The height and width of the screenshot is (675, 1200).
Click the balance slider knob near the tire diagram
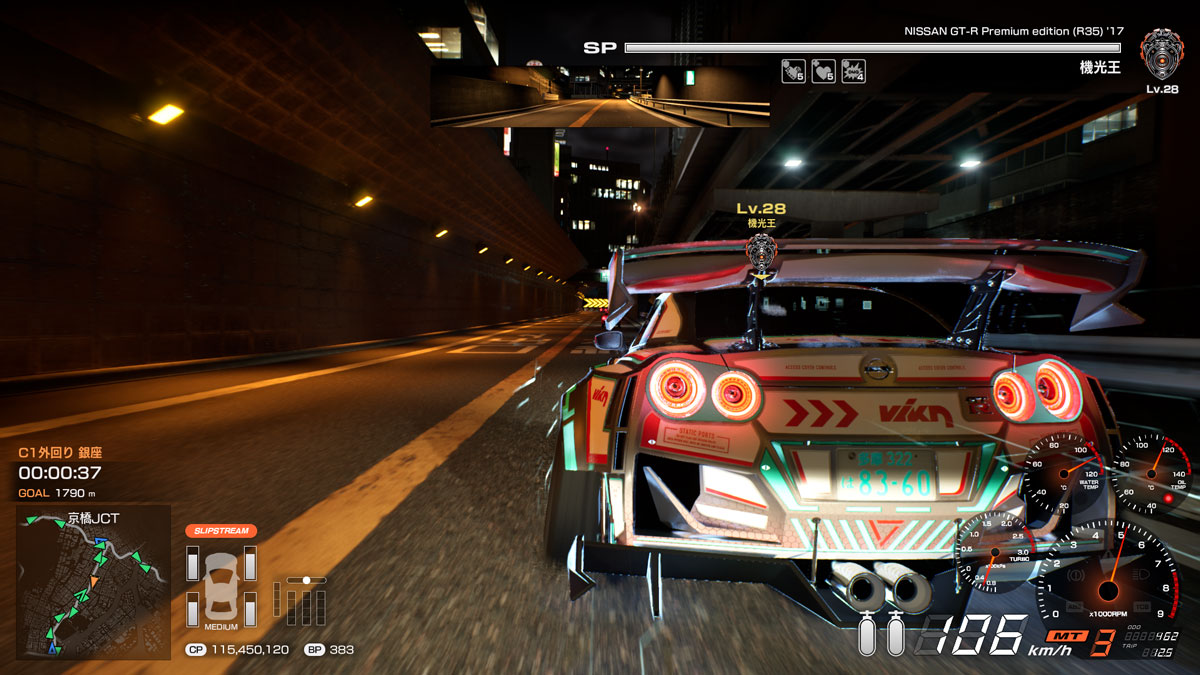coord(308,579)
